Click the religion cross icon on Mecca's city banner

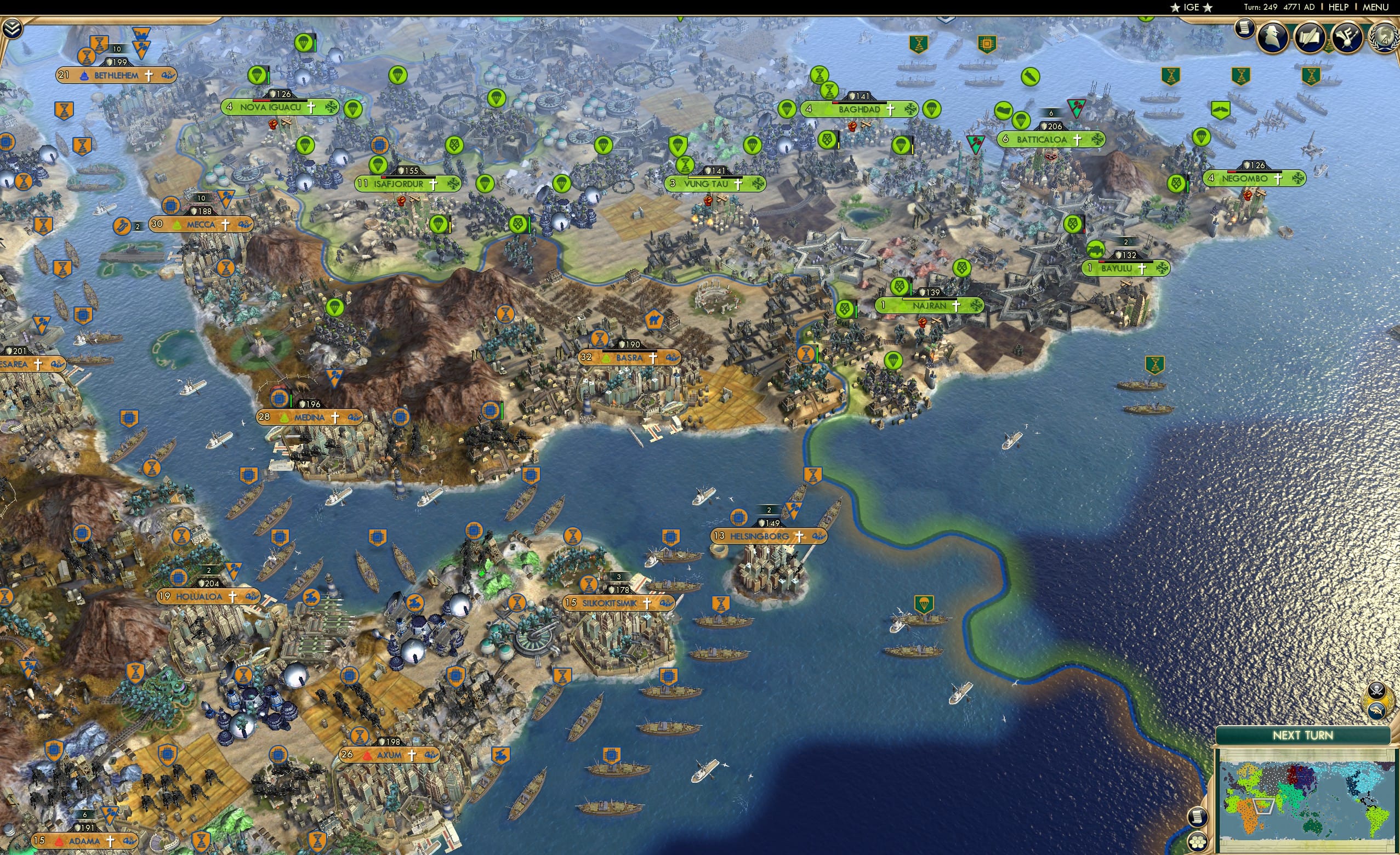(x=226, y=224)
